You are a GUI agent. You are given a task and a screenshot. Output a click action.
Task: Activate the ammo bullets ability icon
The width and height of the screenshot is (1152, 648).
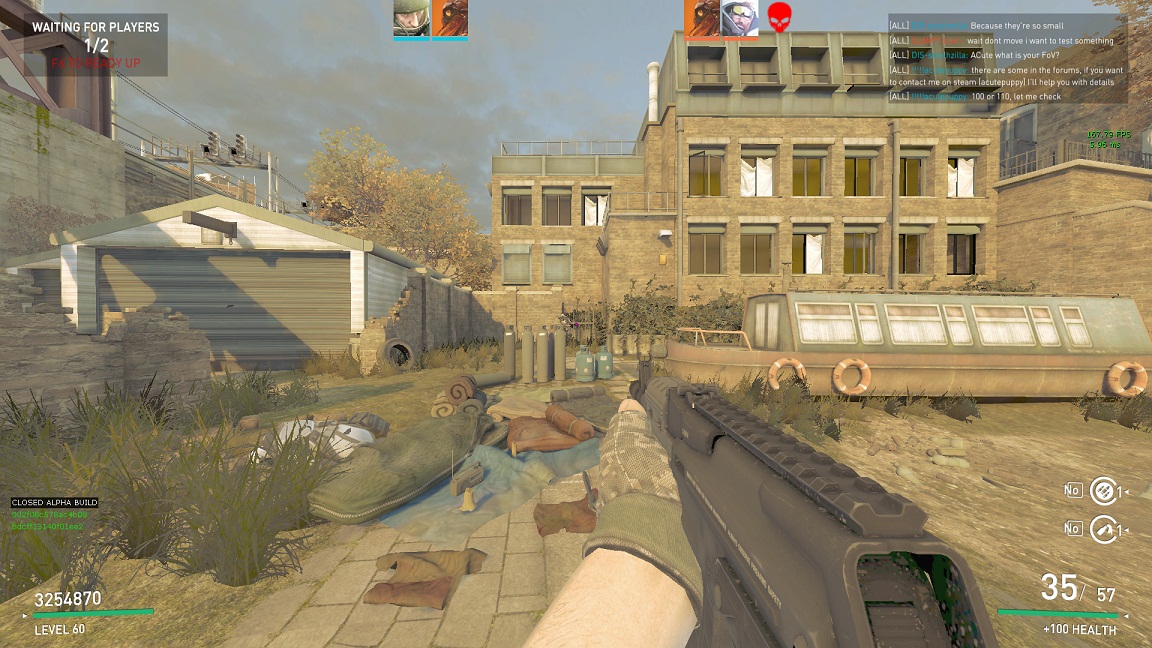tap(1102, 490)
